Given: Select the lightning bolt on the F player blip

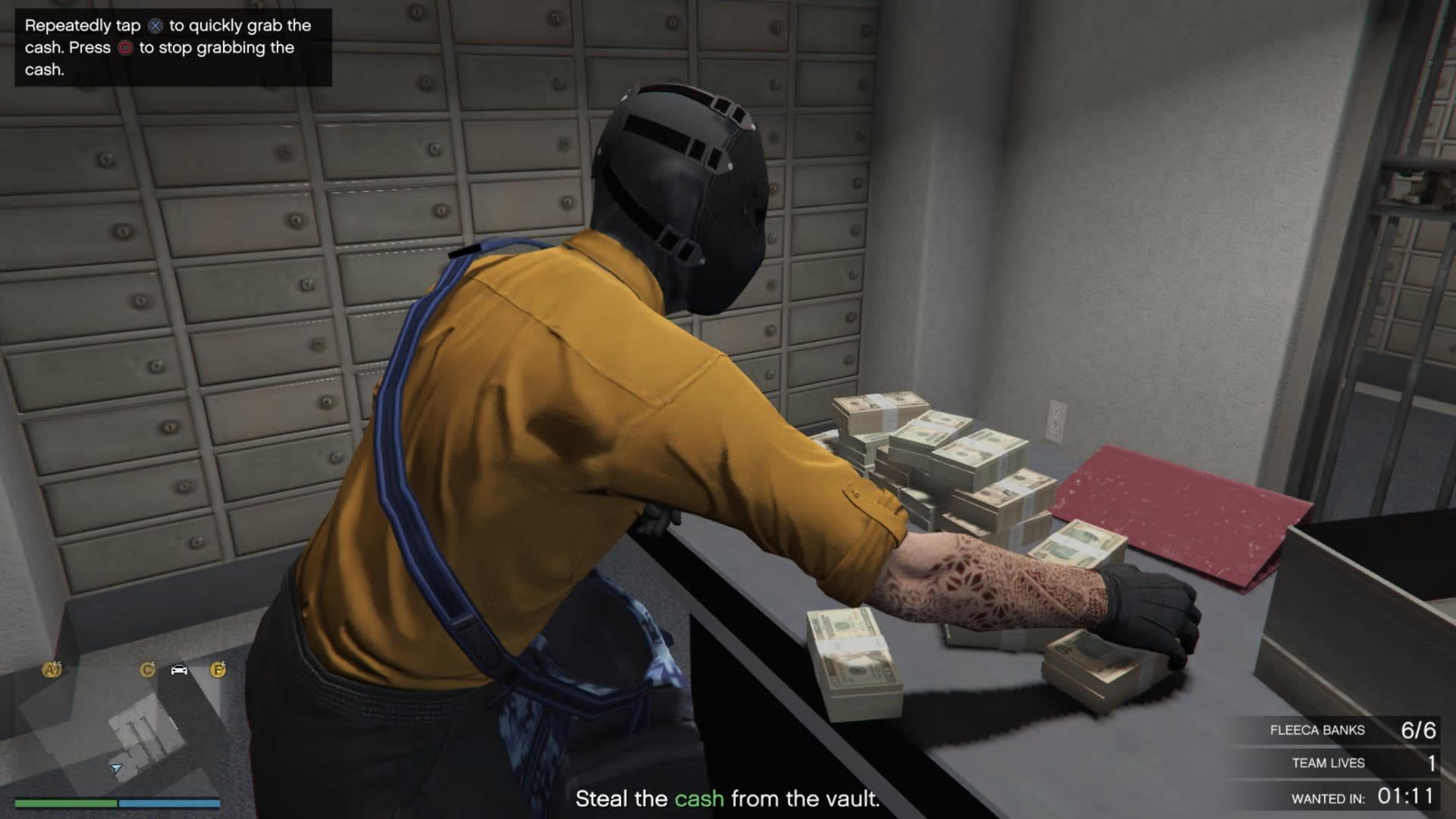Looking at the screenshot, I should [x=224, y=665].
